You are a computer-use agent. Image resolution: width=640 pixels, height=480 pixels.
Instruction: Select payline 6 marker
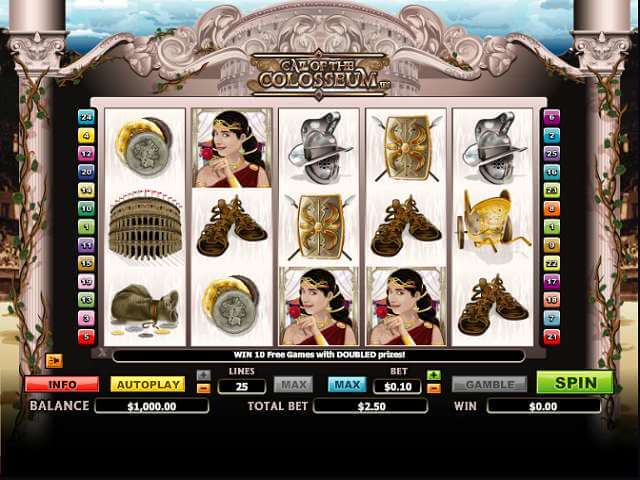point(551,117)
